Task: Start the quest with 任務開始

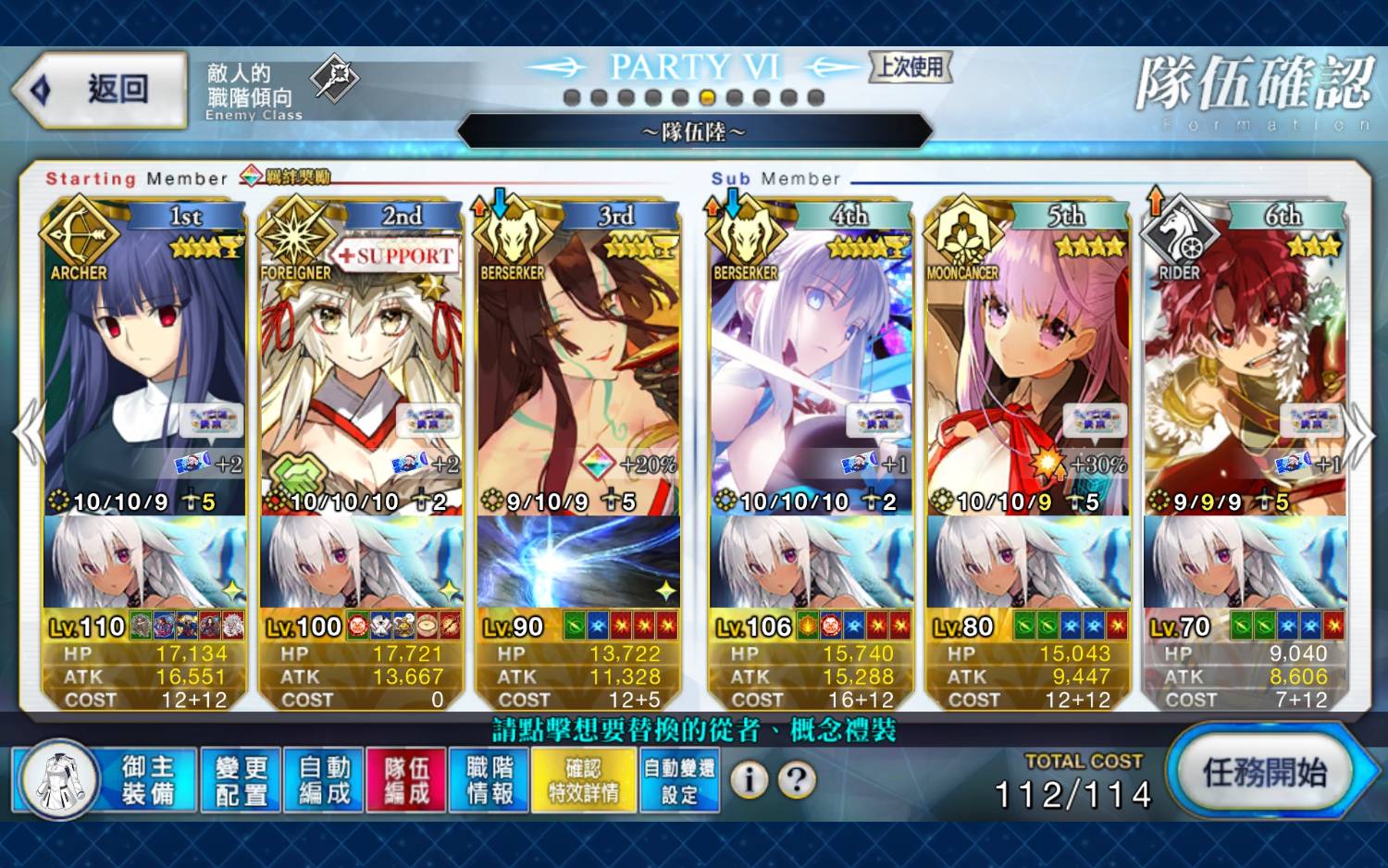Action: point(1265,773)
